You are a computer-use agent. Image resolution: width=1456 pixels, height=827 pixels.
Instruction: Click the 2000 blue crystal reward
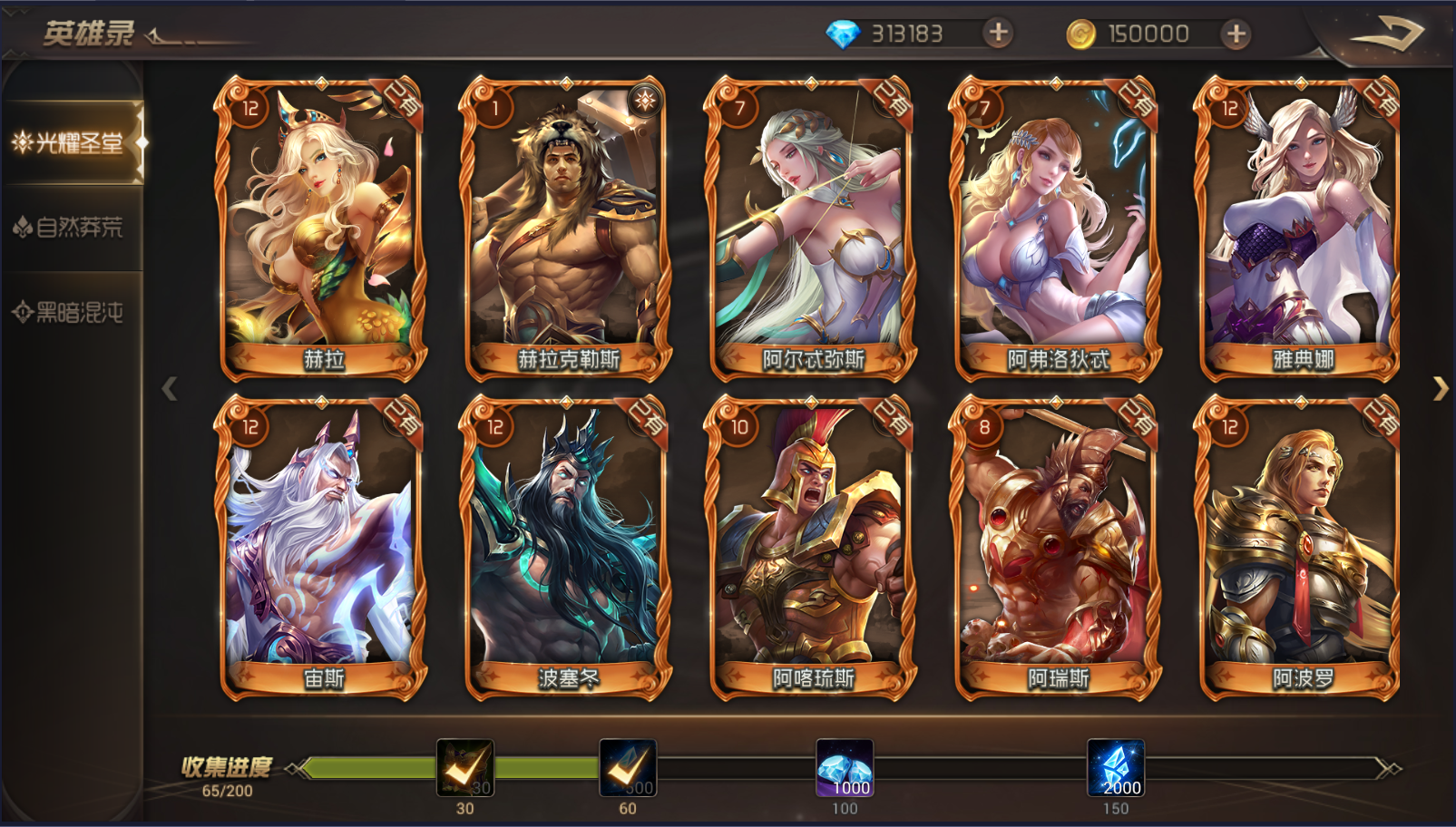(x=1116, y=768)
